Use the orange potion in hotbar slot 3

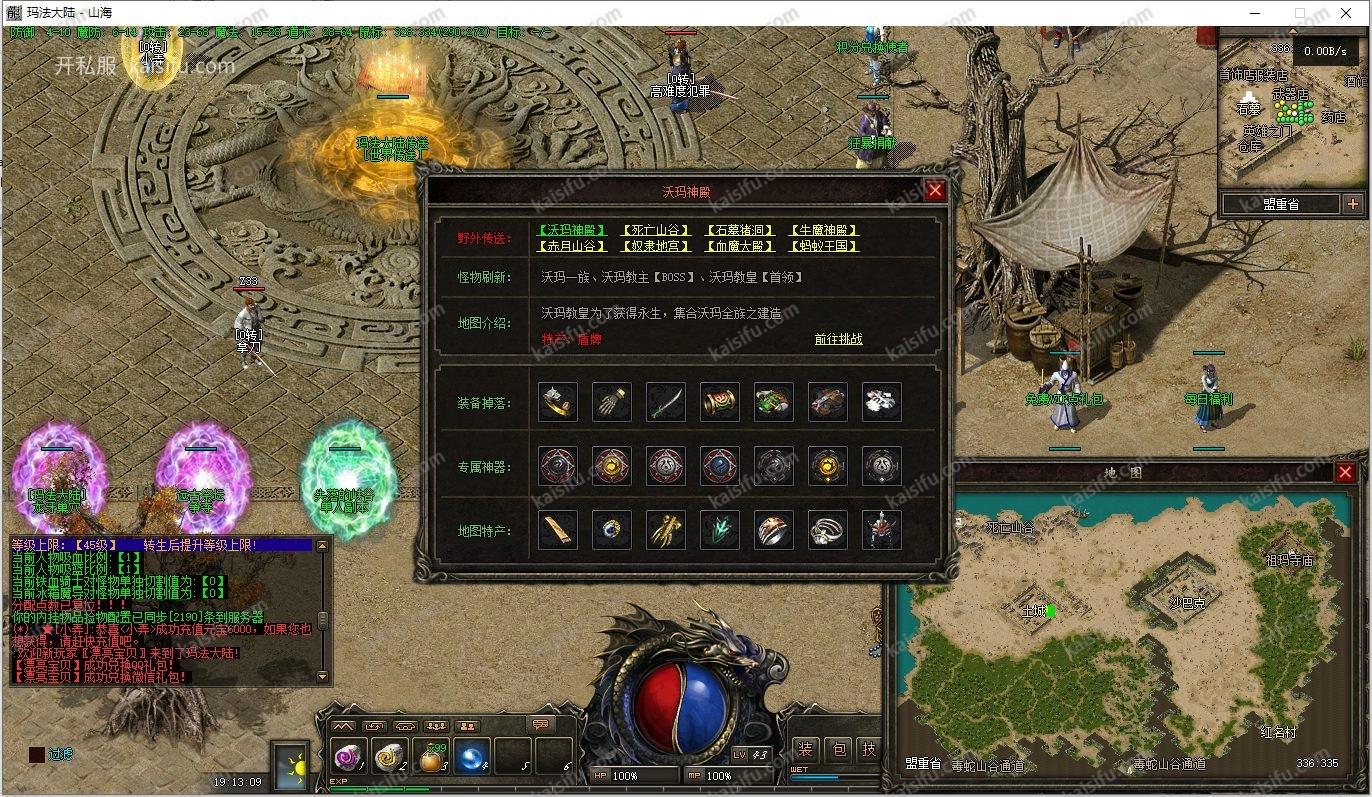pyautogui.click(x=431, y=757)
